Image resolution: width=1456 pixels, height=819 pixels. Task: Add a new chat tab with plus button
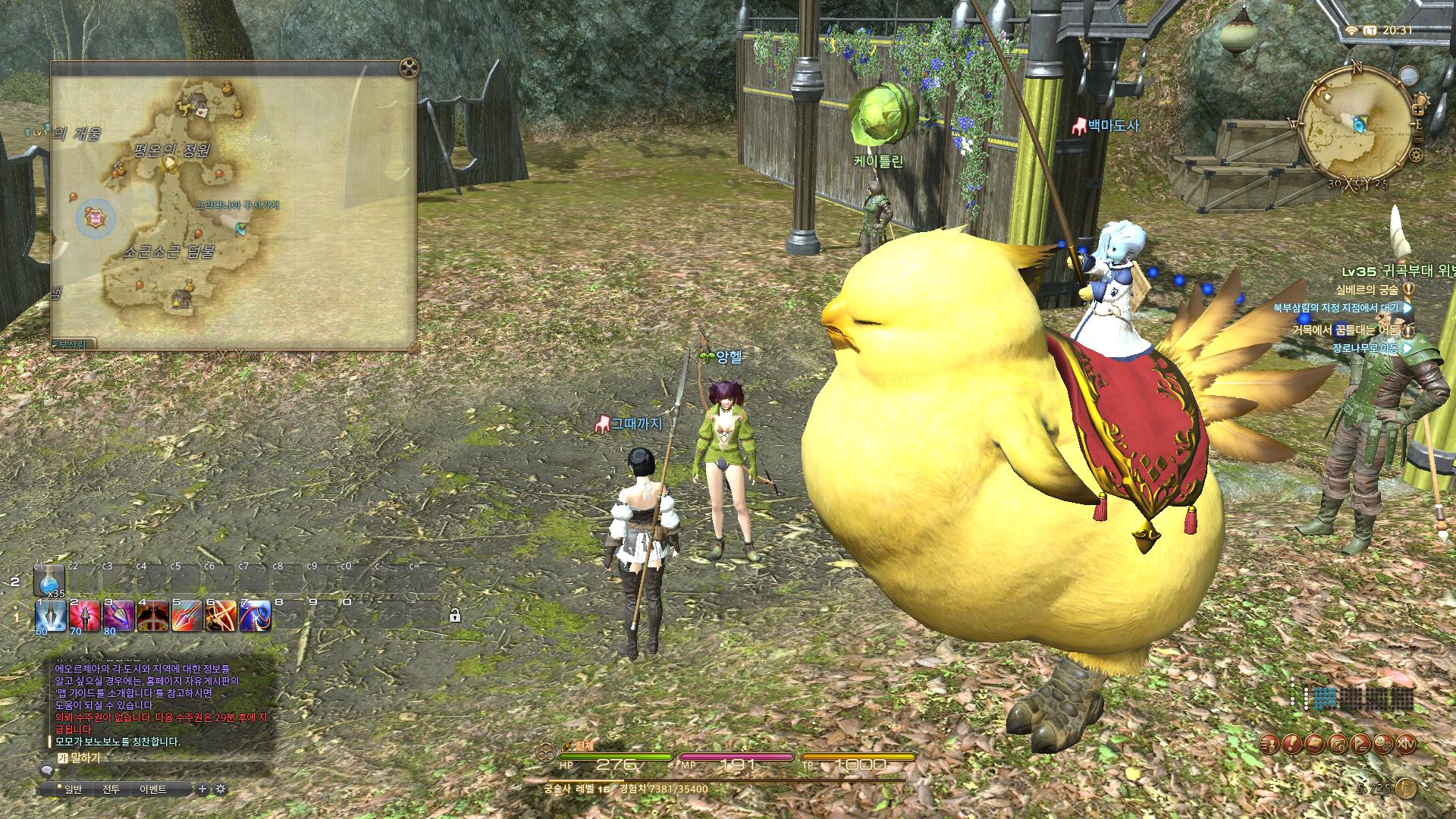coord(202,789)
